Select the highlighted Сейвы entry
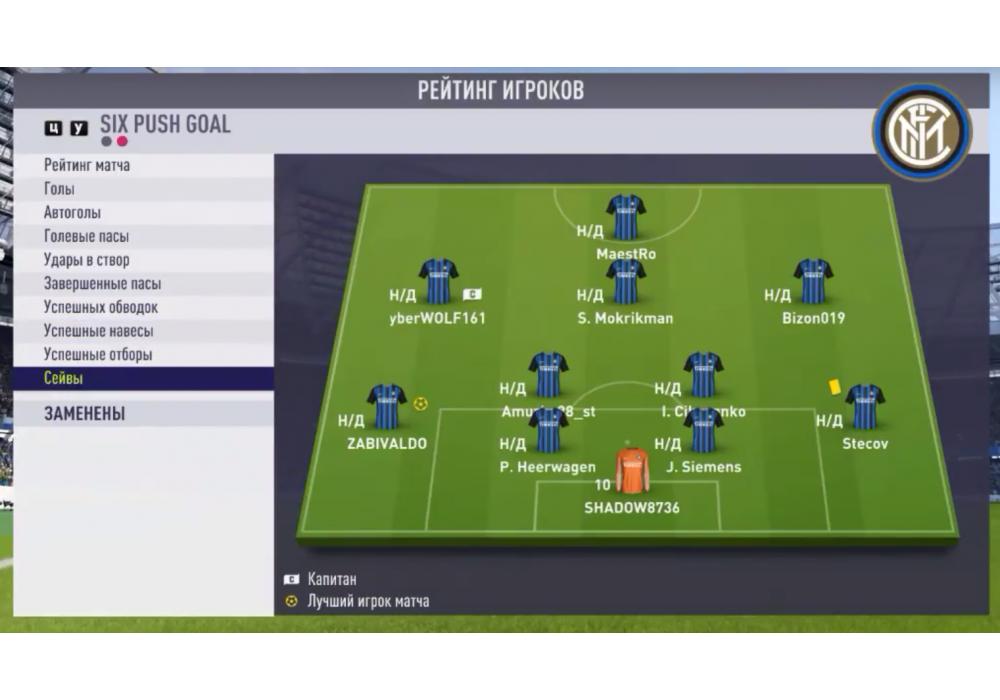The width and height of the screenshot is (1000, 700). point(64,379)
